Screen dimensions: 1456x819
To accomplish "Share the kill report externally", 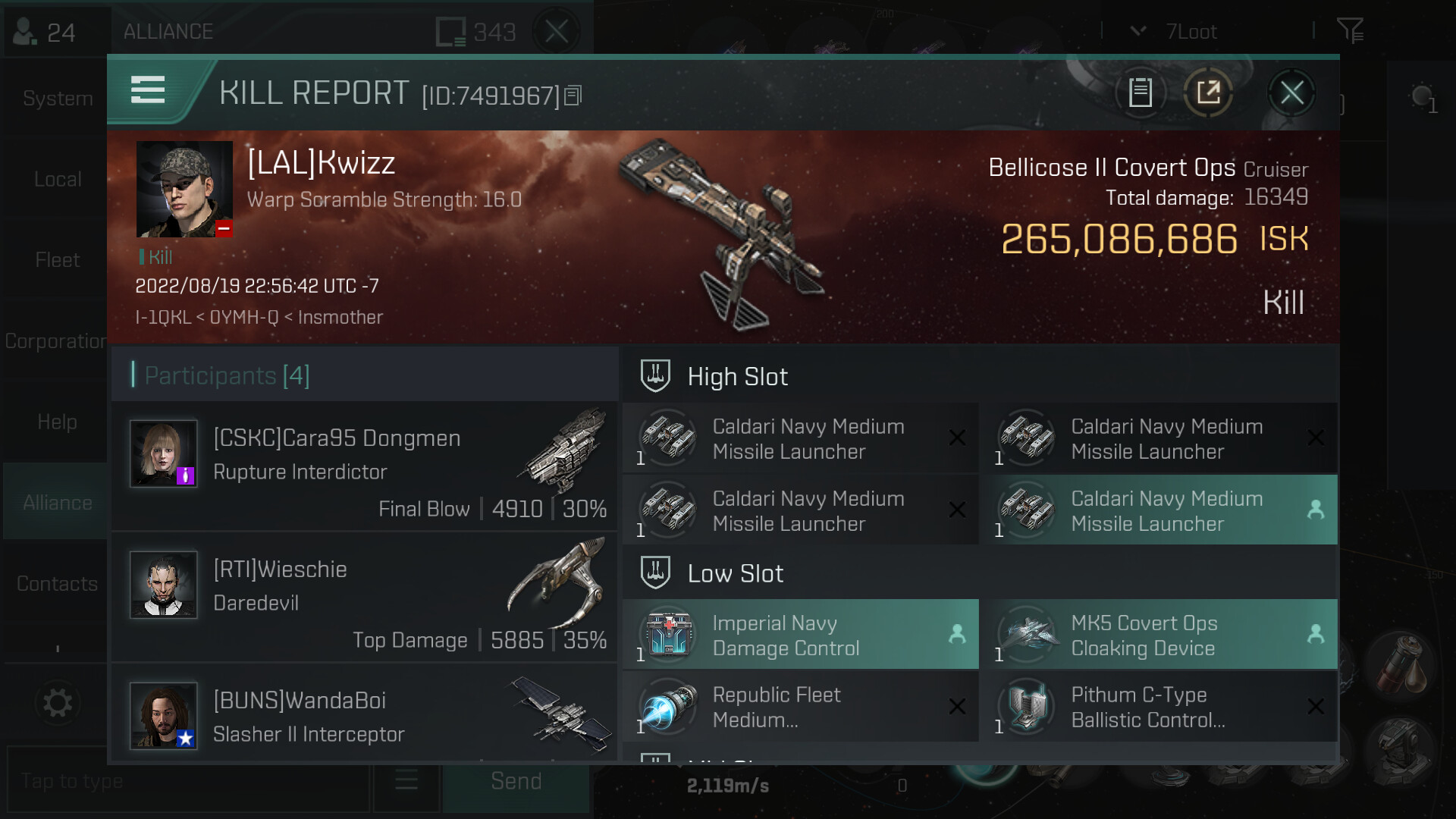I will pos(1208,93).
